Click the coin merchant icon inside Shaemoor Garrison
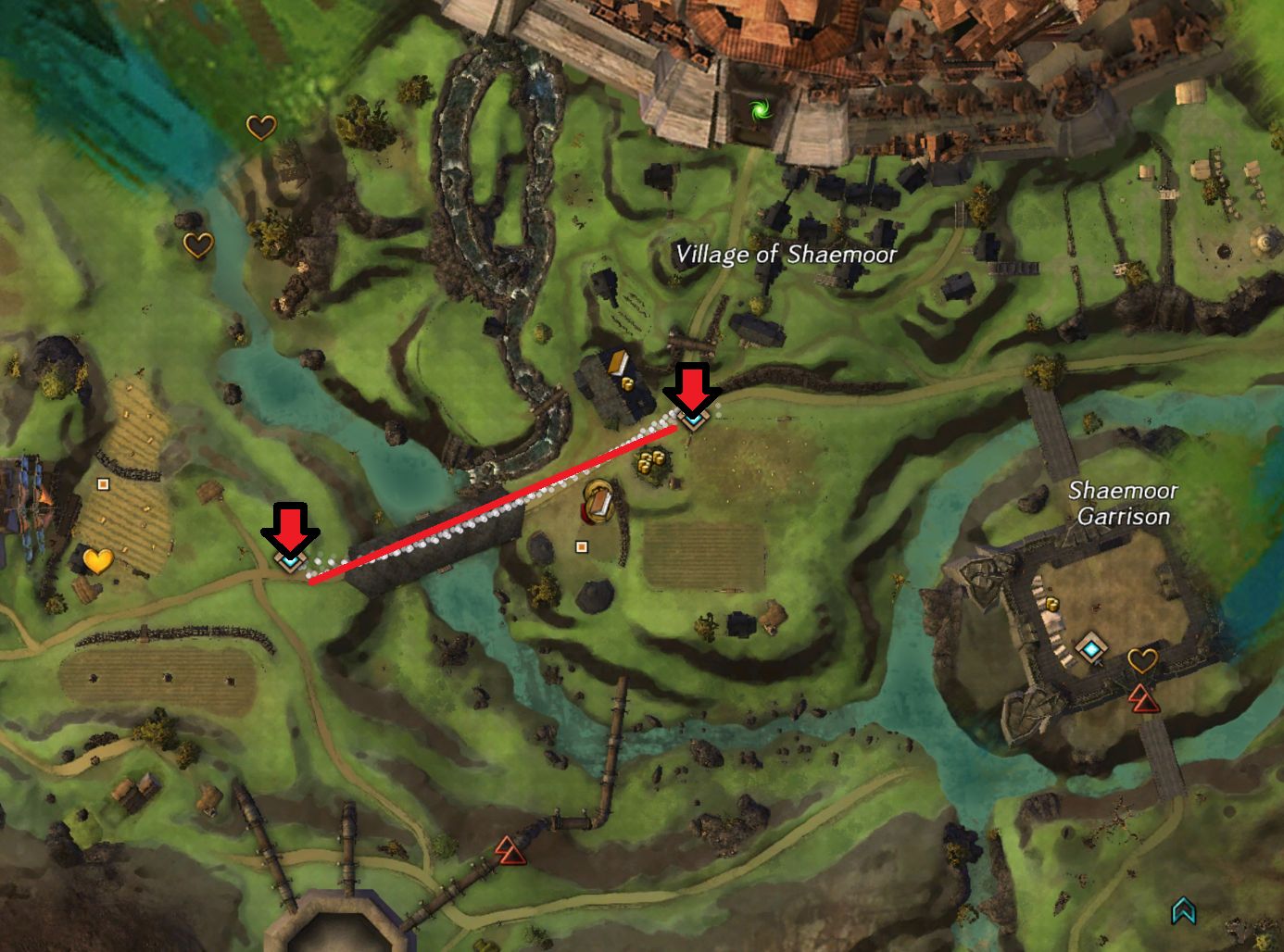 pyautogui.click(x=1052, y=604)
